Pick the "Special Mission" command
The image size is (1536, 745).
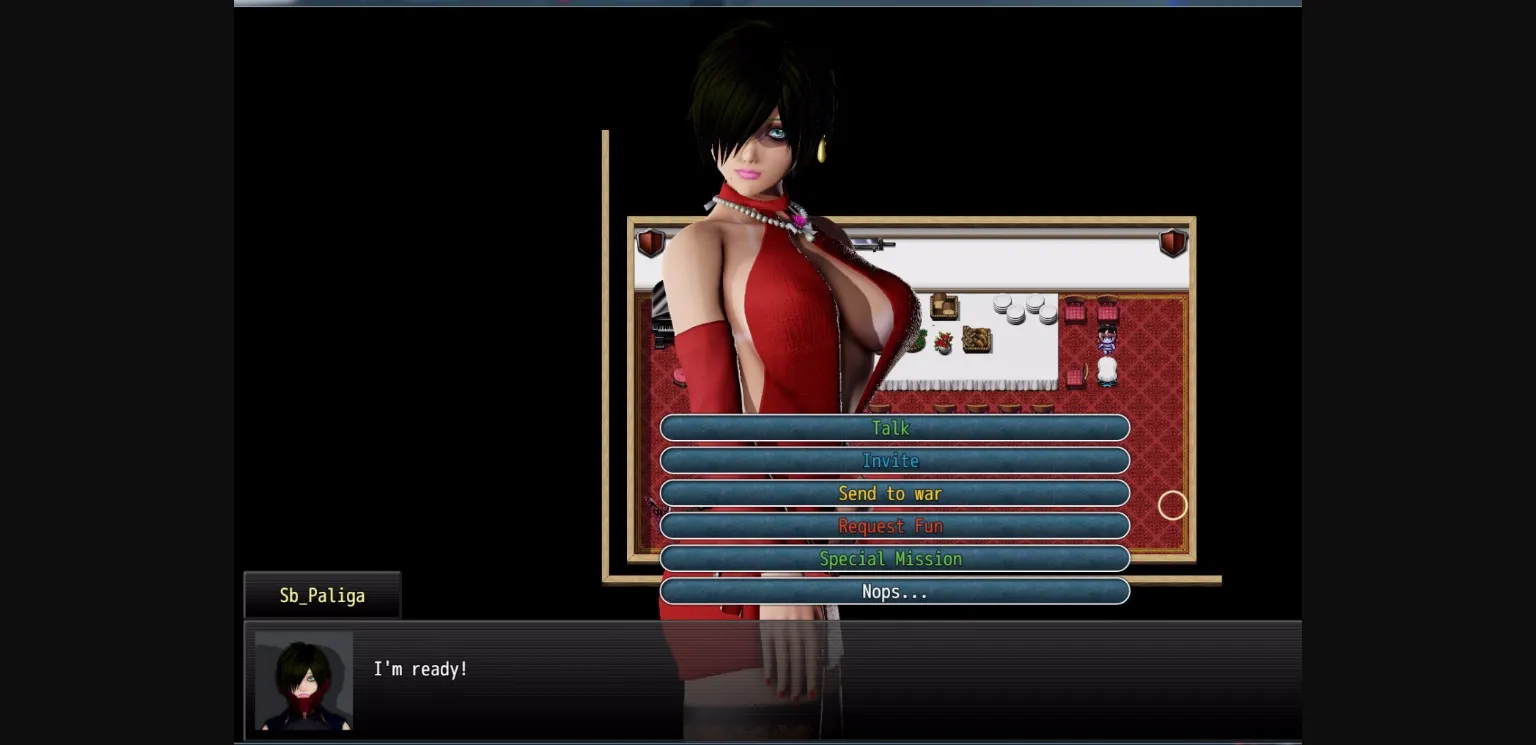click(891, 559)
